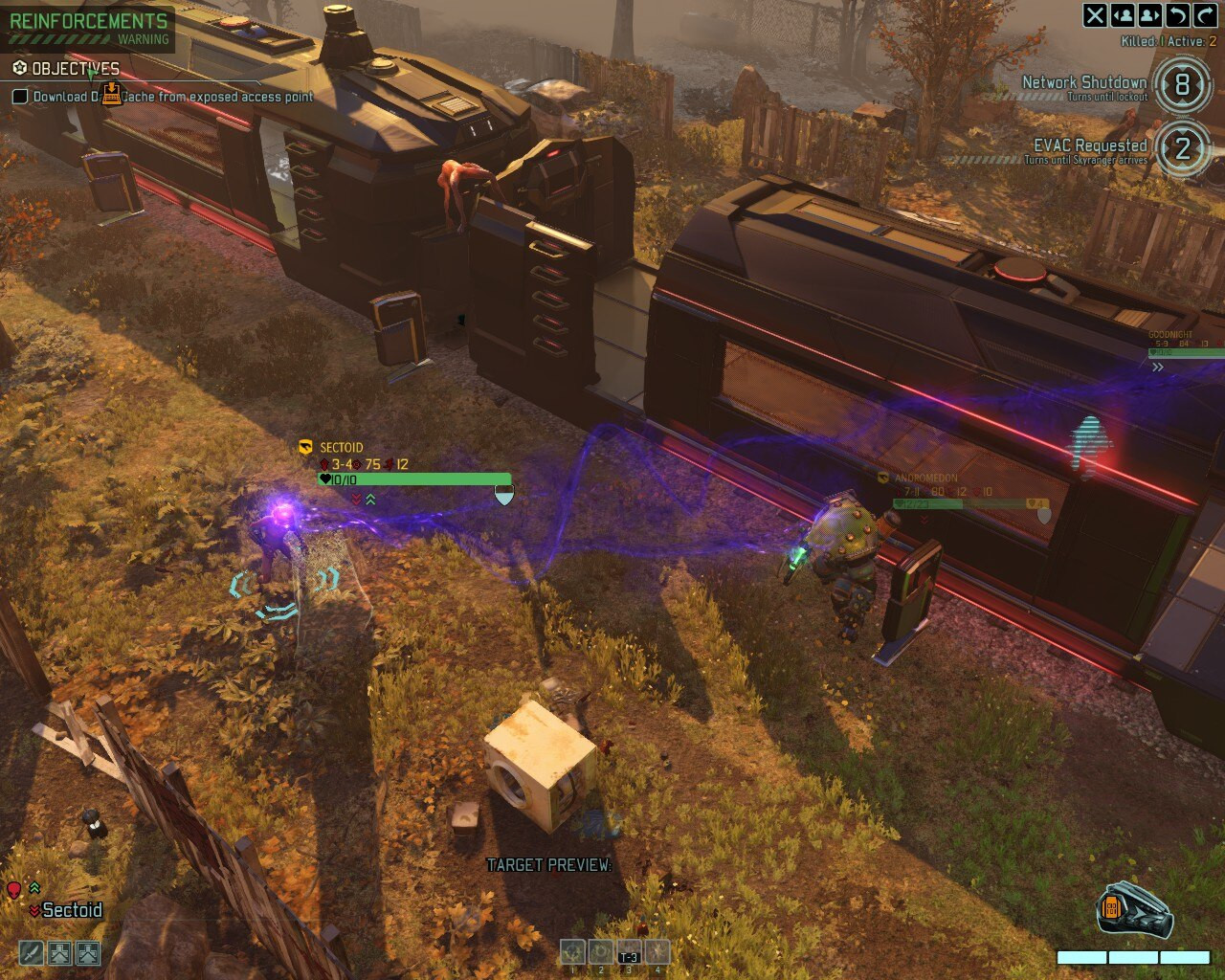
Task: Click the X cancel button in top toolbar
Action: click(1095, 15)
